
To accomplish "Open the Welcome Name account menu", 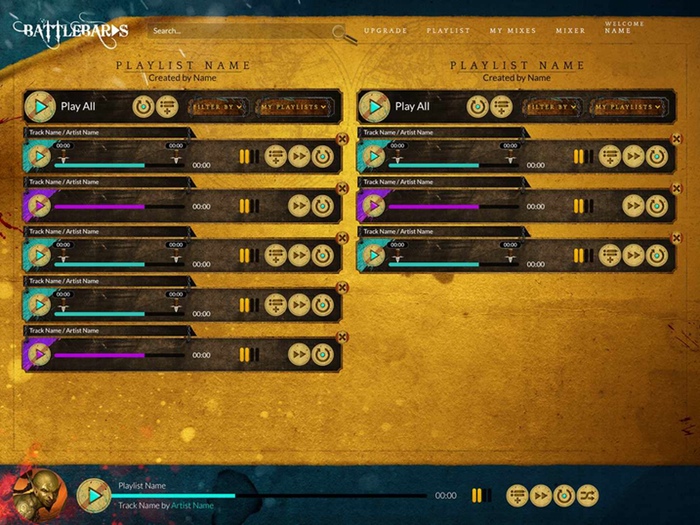I will click(x=618, y=27).
